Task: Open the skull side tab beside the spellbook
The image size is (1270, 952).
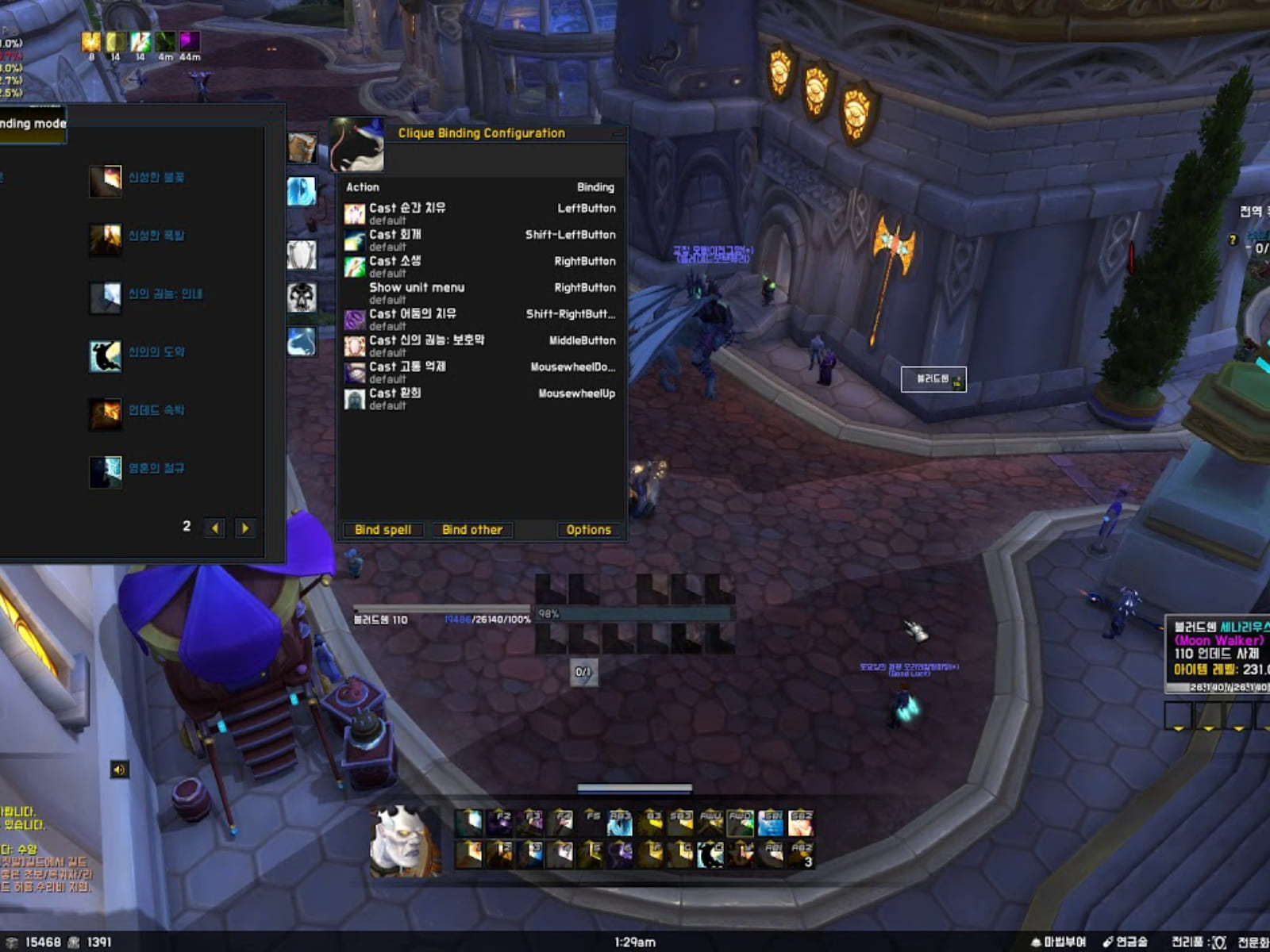Action: [302, 297]
